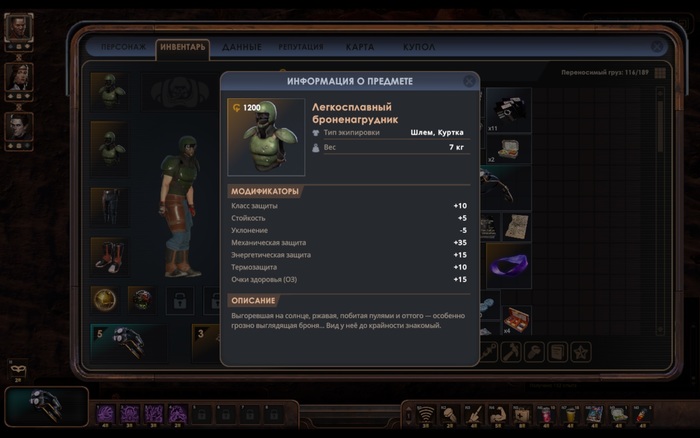This screenshot has width=700, height=438.
Task: Click the gold medallion equipment slot
Action: [106, 298]
